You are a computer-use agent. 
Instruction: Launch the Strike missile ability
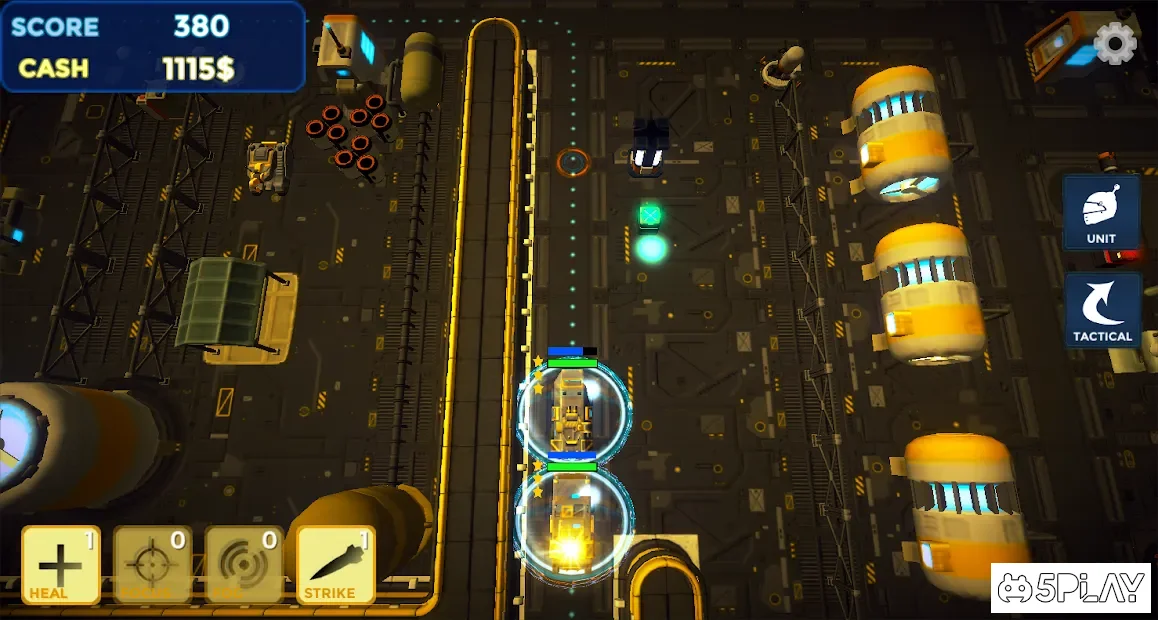336,565
